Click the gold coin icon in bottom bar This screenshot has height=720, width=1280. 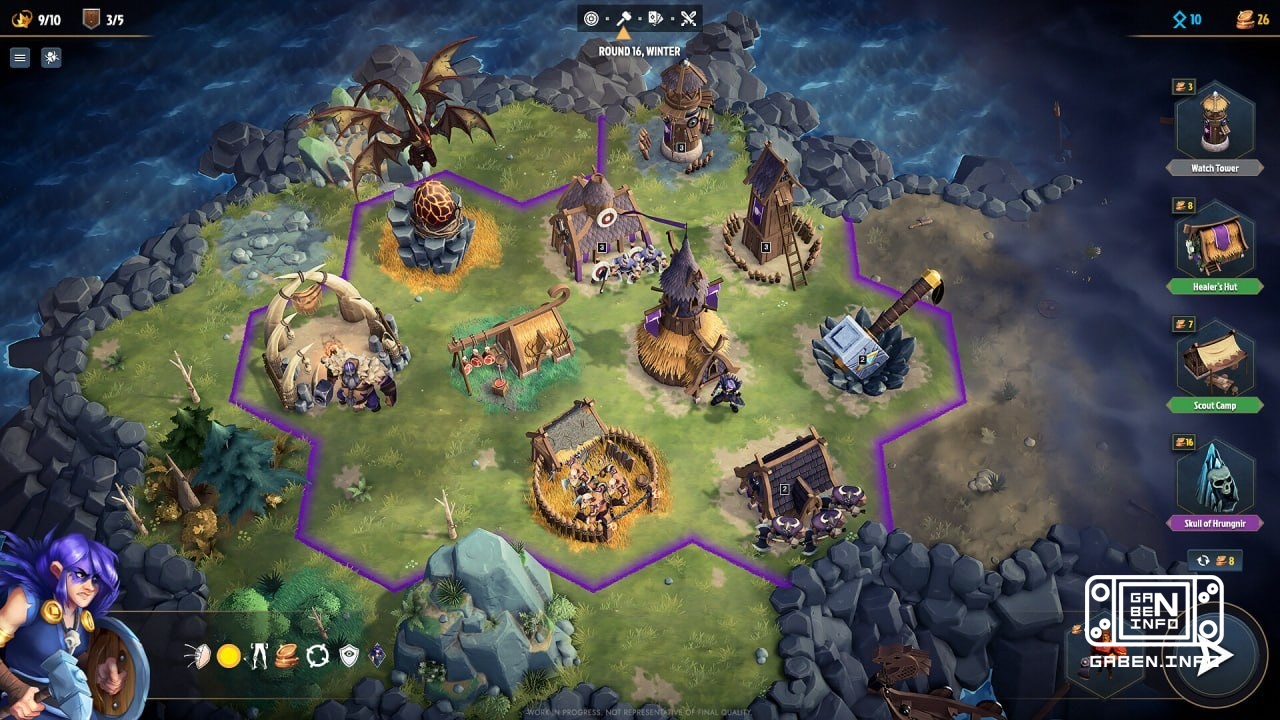point(228,656)
